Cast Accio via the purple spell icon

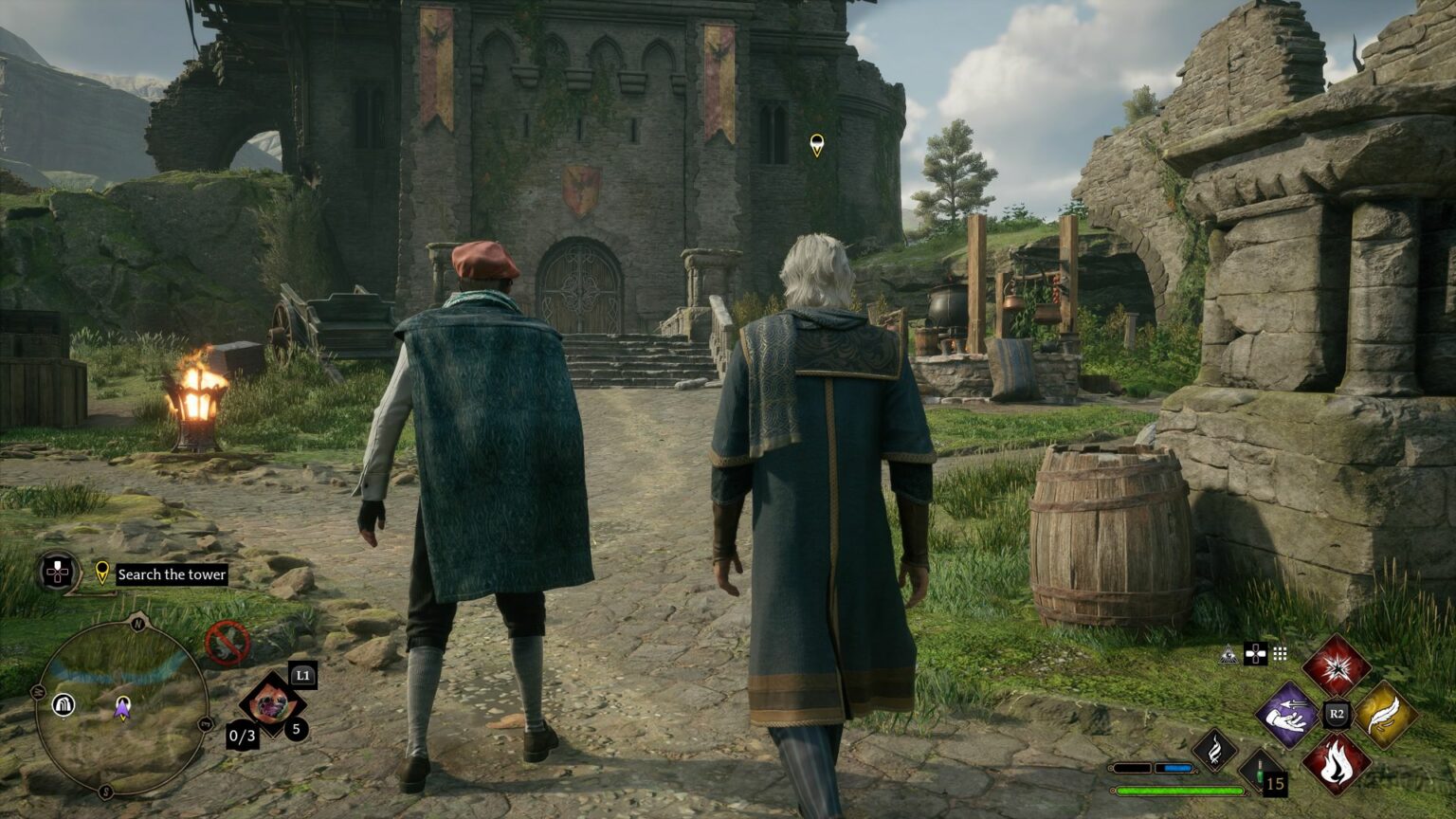(x=1291, y=715)
